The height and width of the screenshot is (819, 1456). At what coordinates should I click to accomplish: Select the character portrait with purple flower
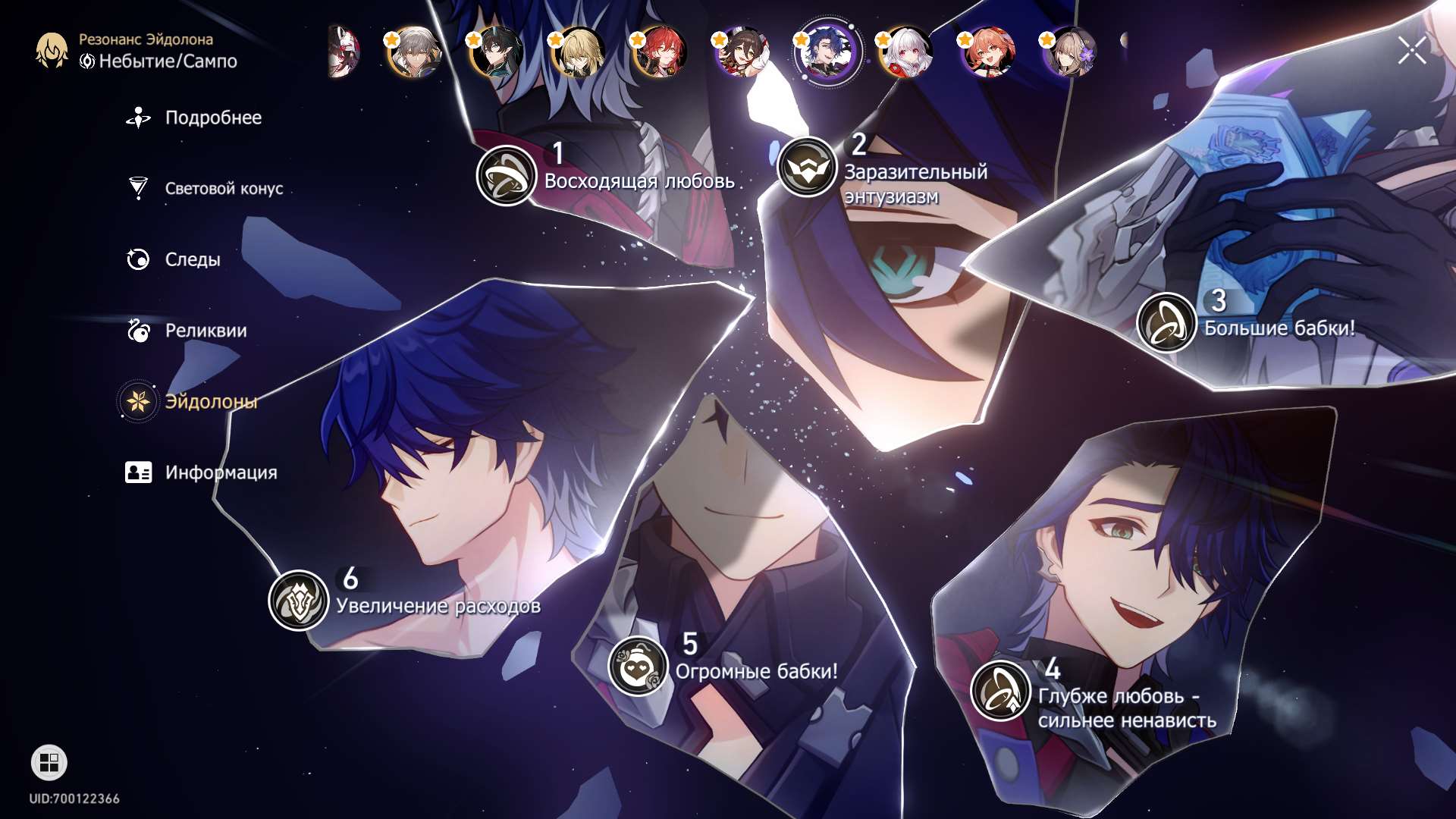click(1071, 52)
